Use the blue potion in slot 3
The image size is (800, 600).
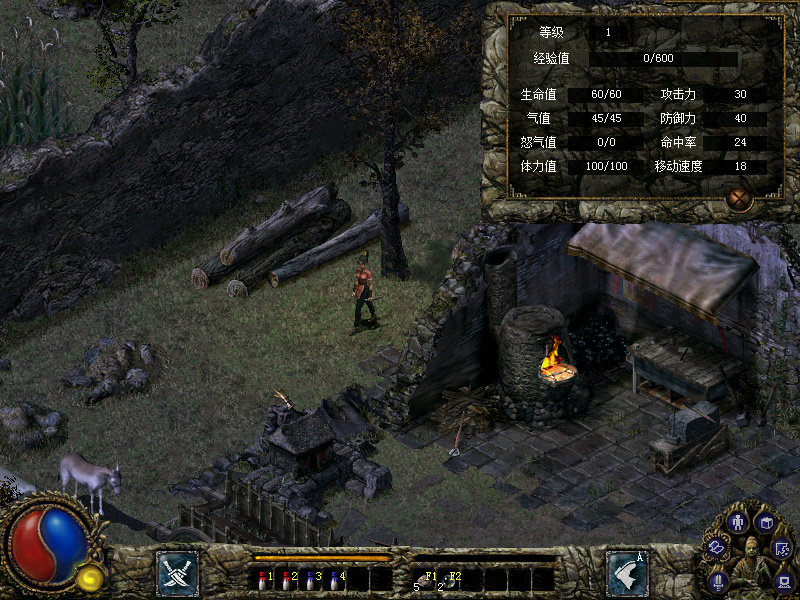[x=310, y=579]
